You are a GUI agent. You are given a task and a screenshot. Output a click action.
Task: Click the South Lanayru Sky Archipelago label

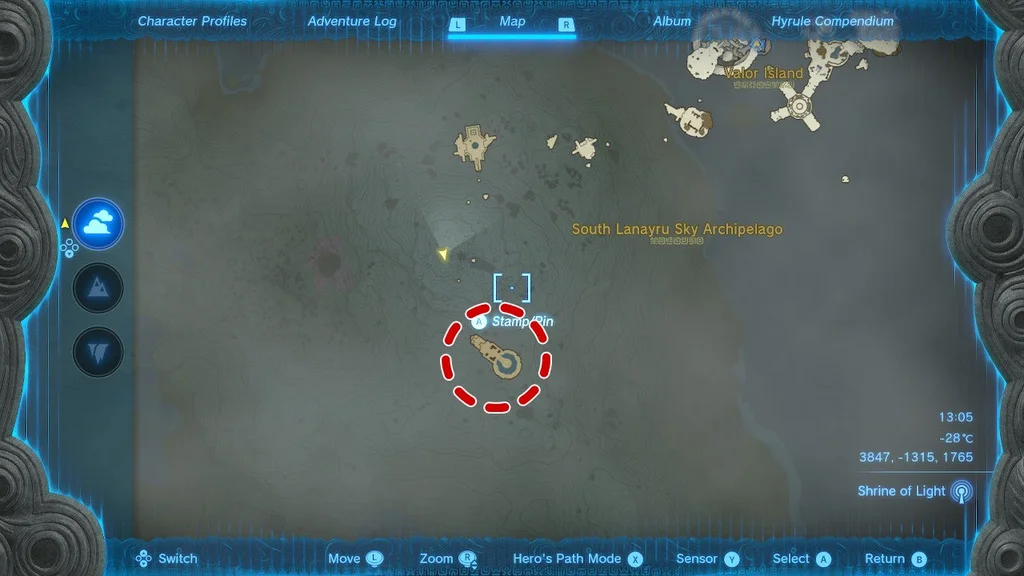[x=677, y=230]
